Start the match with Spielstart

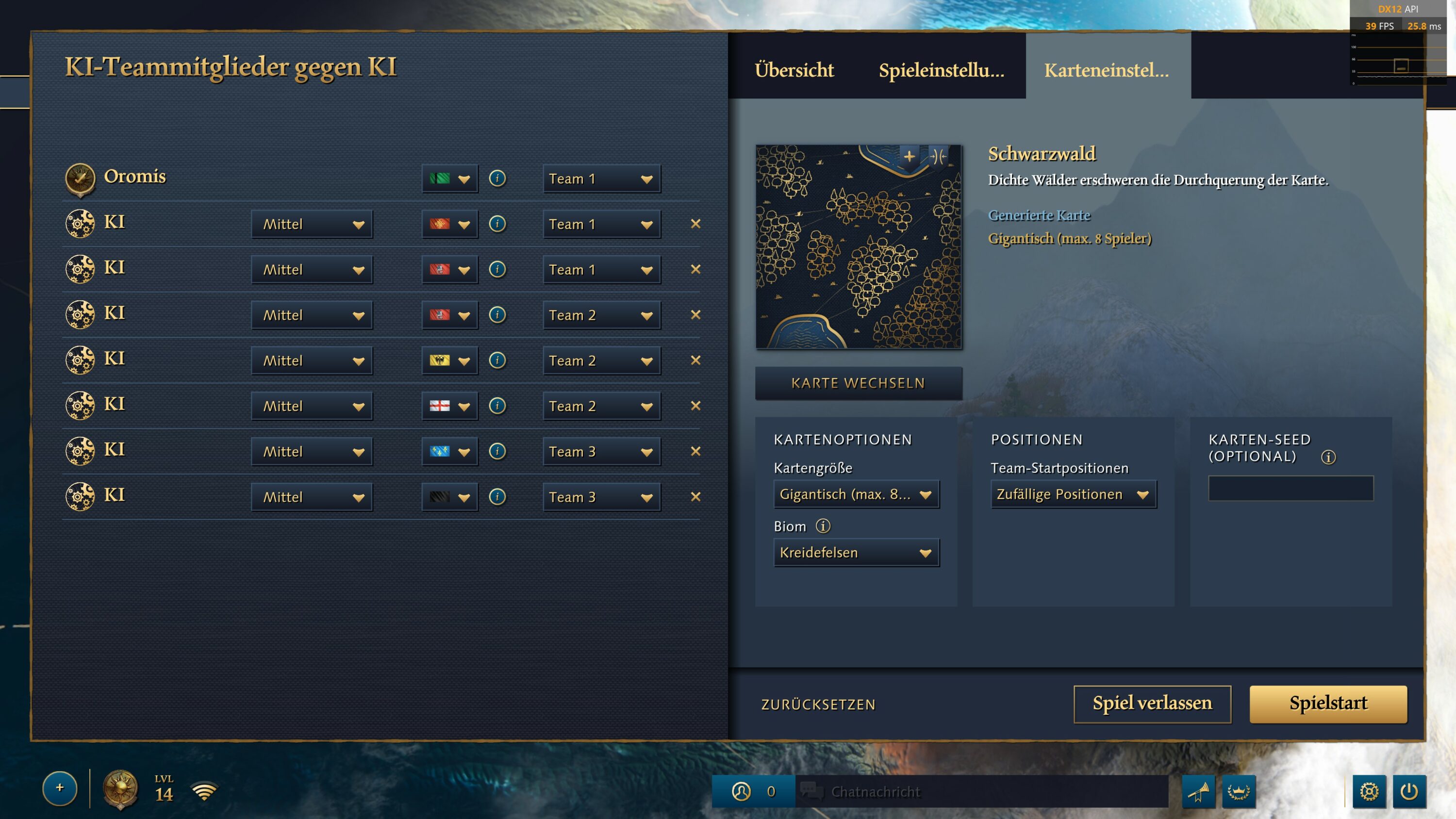coord(1328,703)
